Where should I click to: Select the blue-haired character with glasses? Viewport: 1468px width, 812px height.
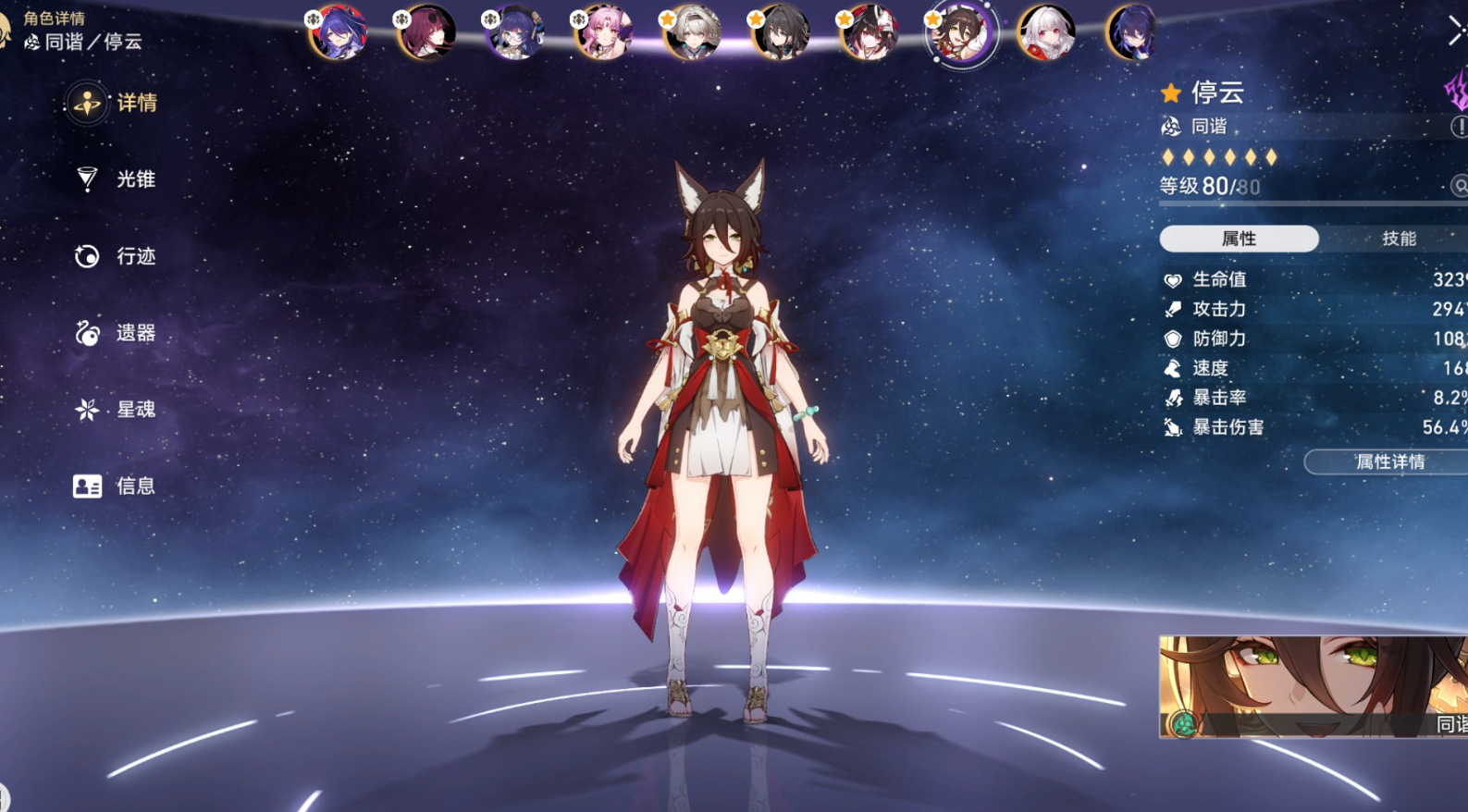(513, 32)
